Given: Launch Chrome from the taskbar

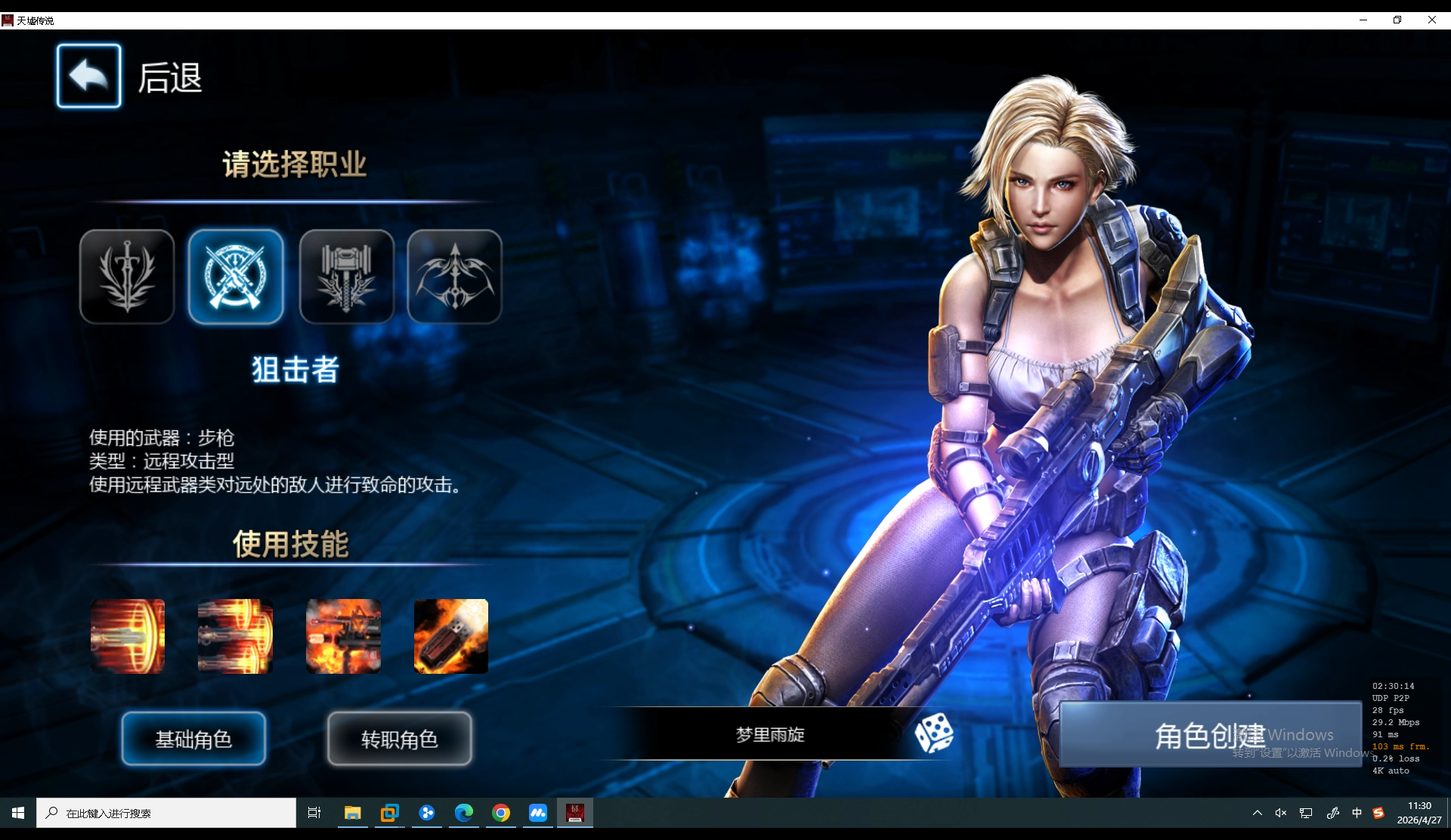Looking at the screenshot, I should point(501,813).
